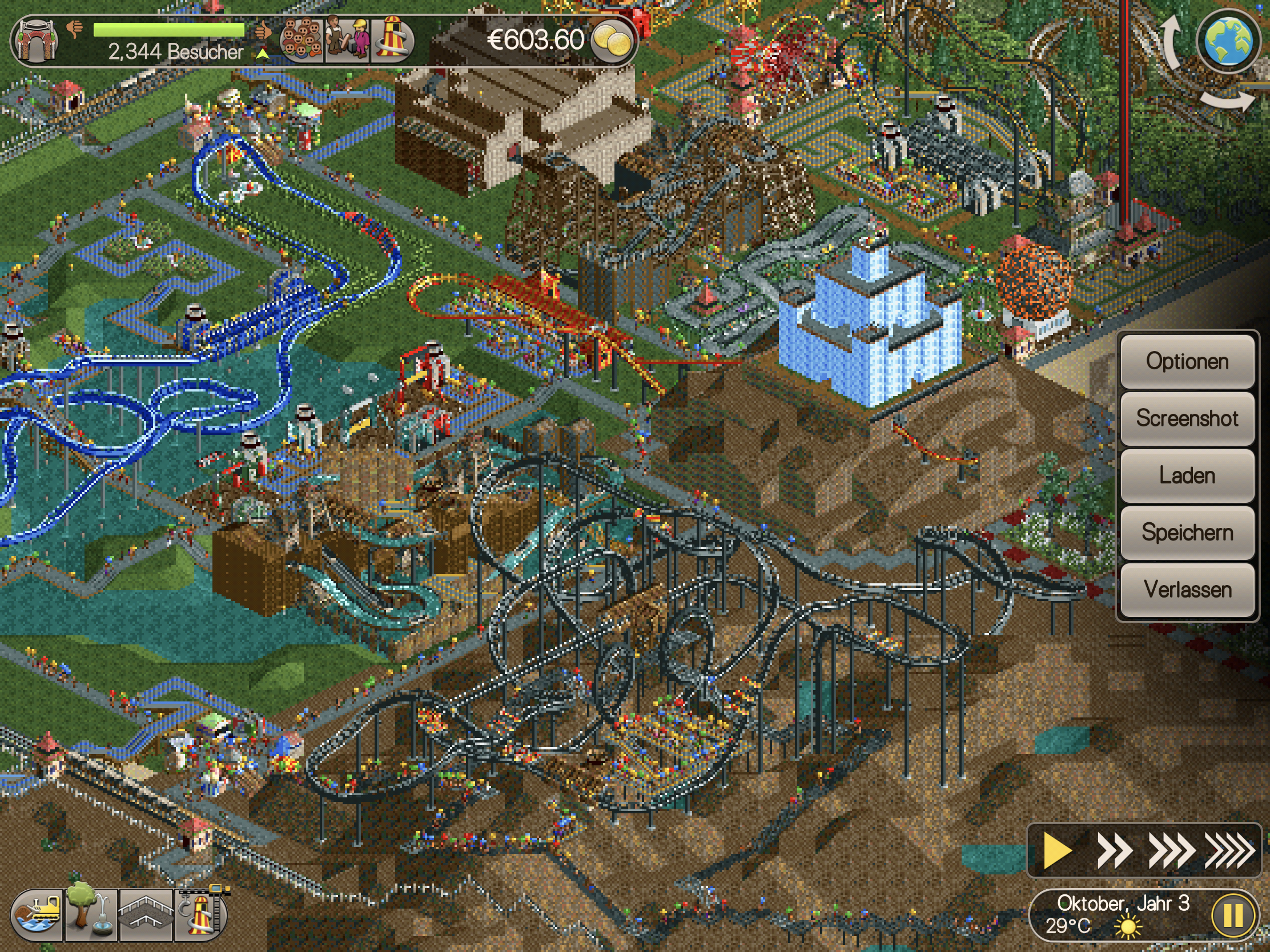Open the staff management icon
Viewport: 1270px width, 952px height.
tap(347, 40)
